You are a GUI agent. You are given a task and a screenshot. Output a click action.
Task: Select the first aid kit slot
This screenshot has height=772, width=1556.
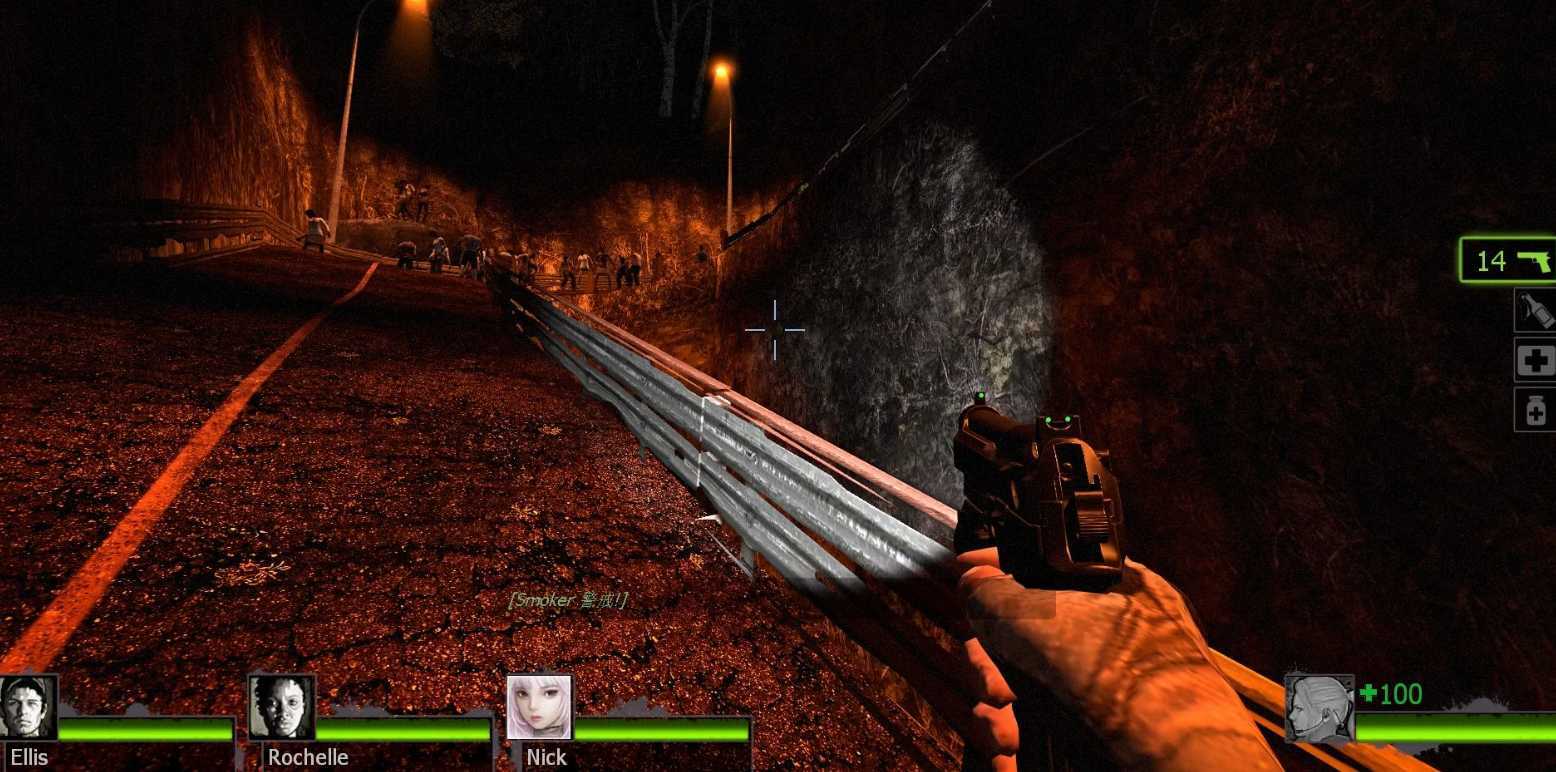1536,360
